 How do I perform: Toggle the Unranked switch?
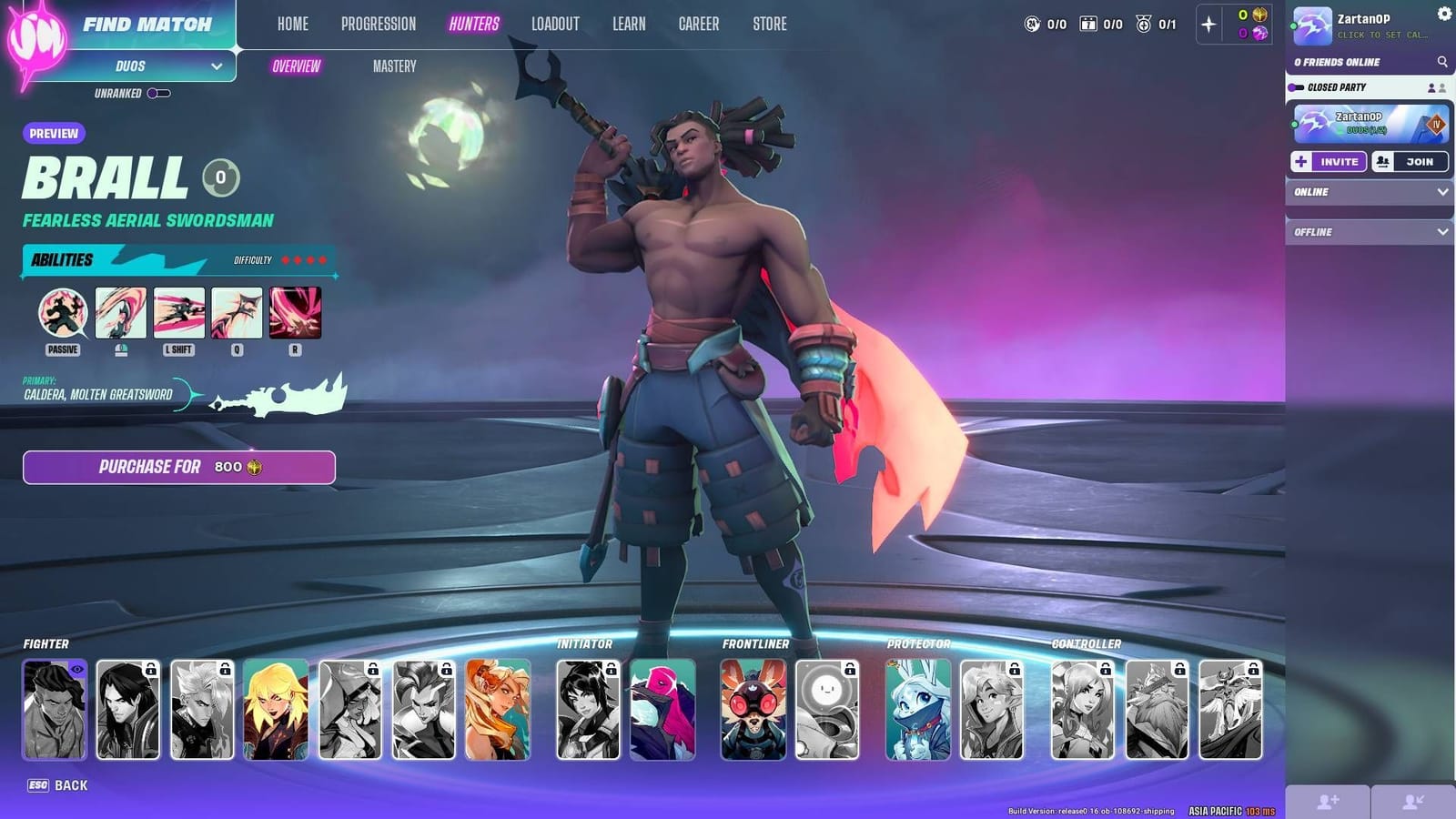[157, 92]
